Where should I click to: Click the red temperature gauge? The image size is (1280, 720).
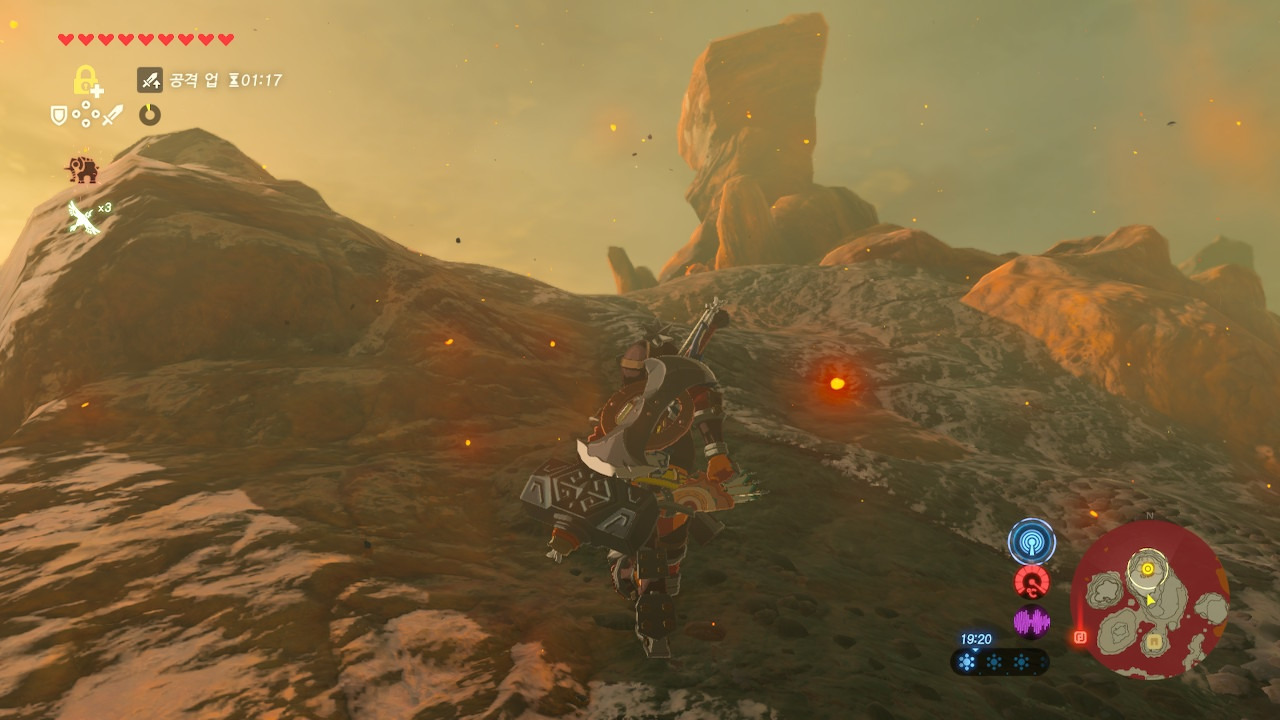coord(1031,582)
